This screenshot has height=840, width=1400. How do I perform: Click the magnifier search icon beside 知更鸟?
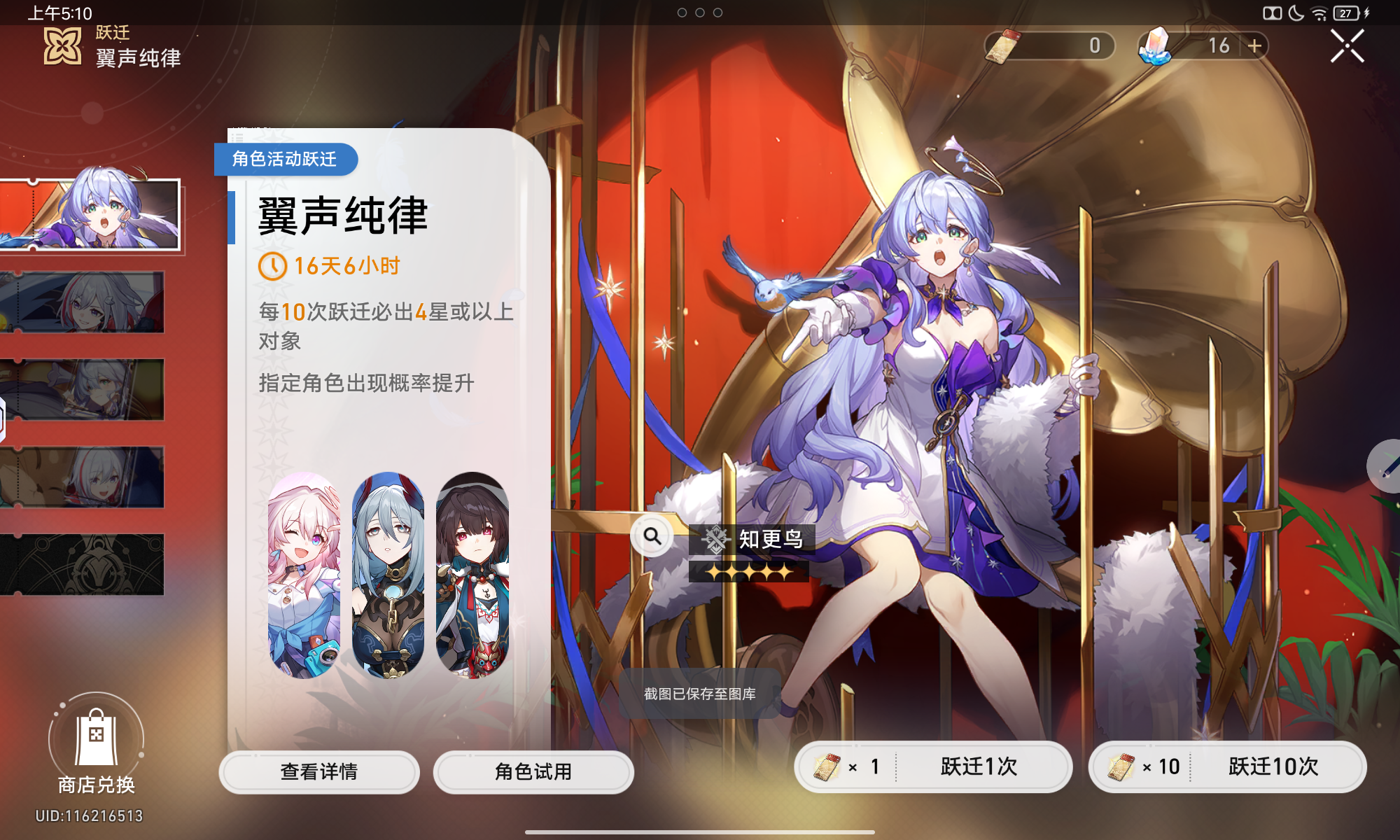(652, 538)
